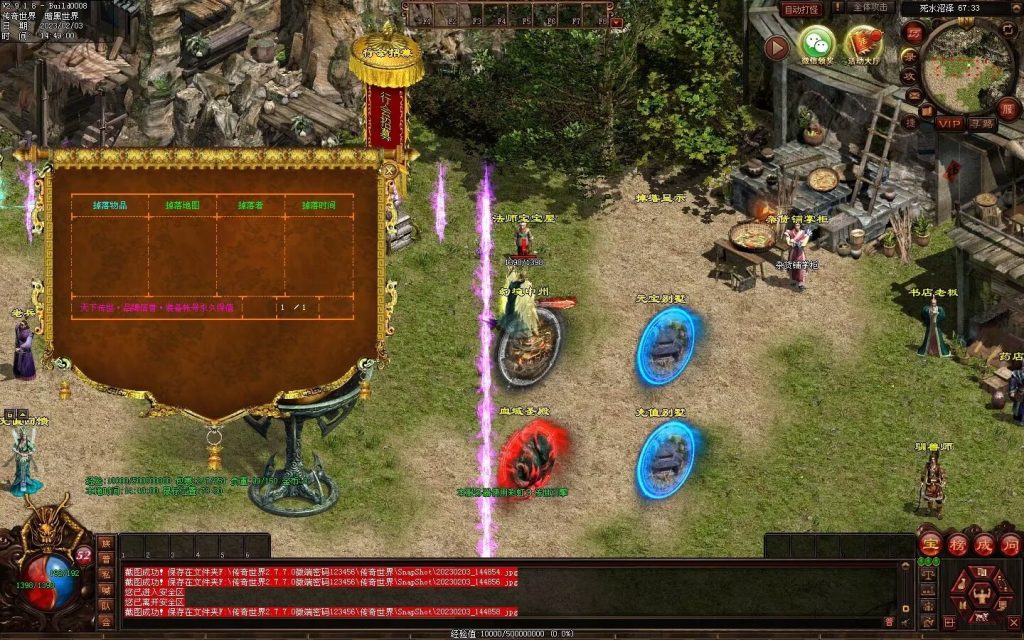1024x640 pixels.
Task: Open the 问 help button
Action: [1009, 545]
